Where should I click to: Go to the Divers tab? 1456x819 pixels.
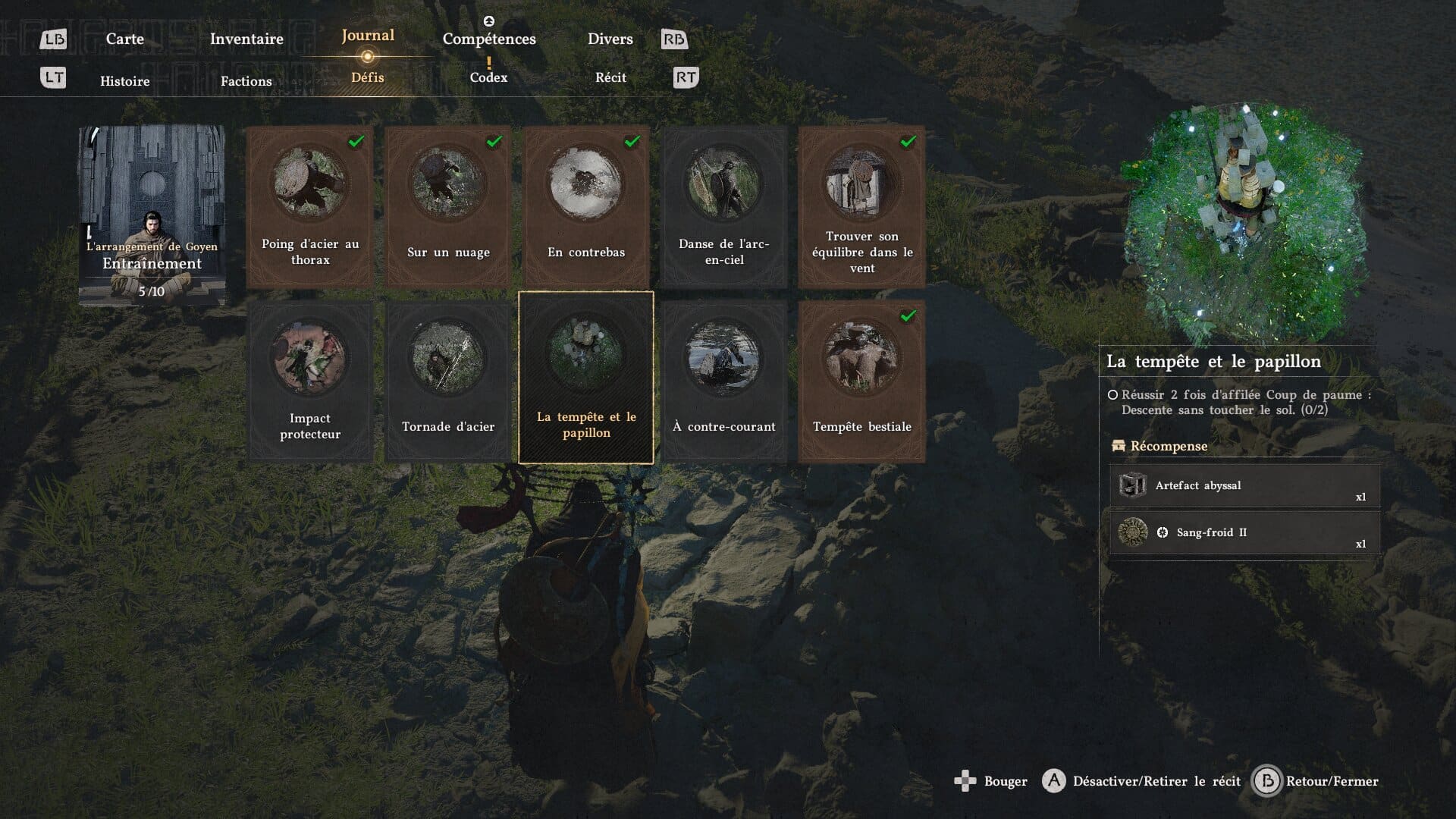tap(610, 39)
